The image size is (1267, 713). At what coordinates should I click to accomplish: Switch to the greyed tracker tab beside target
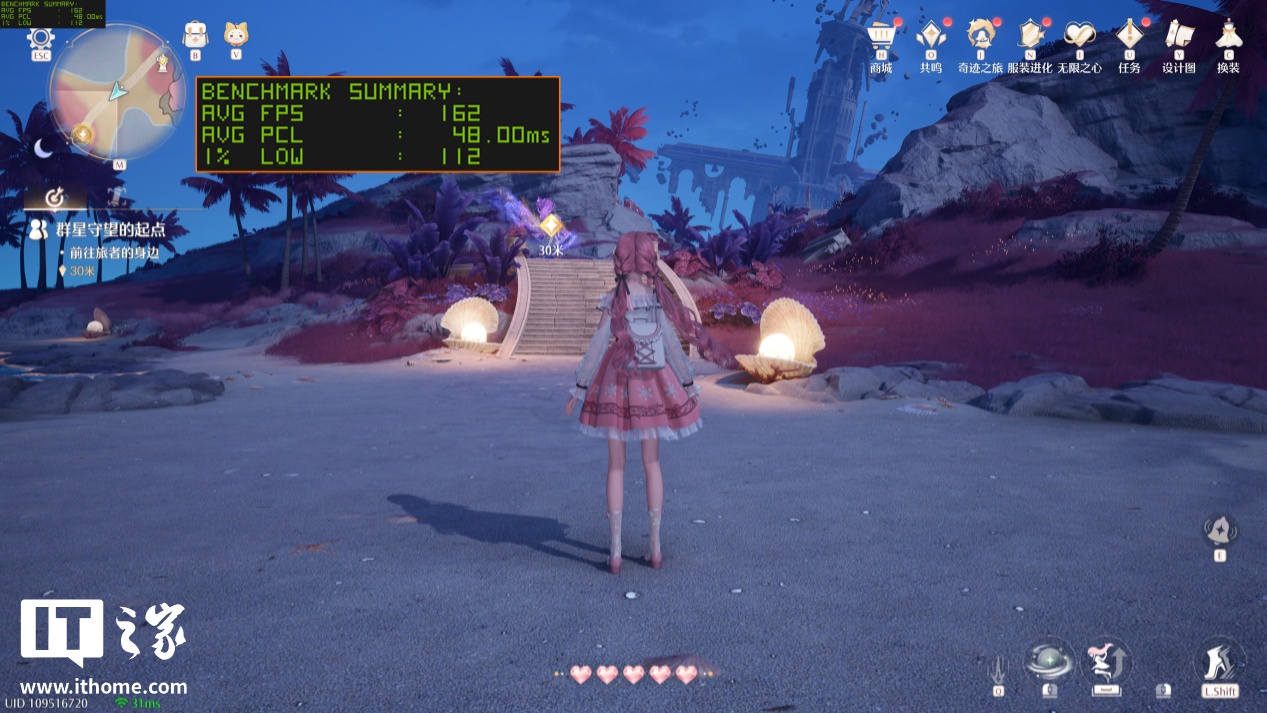point(116,196)
